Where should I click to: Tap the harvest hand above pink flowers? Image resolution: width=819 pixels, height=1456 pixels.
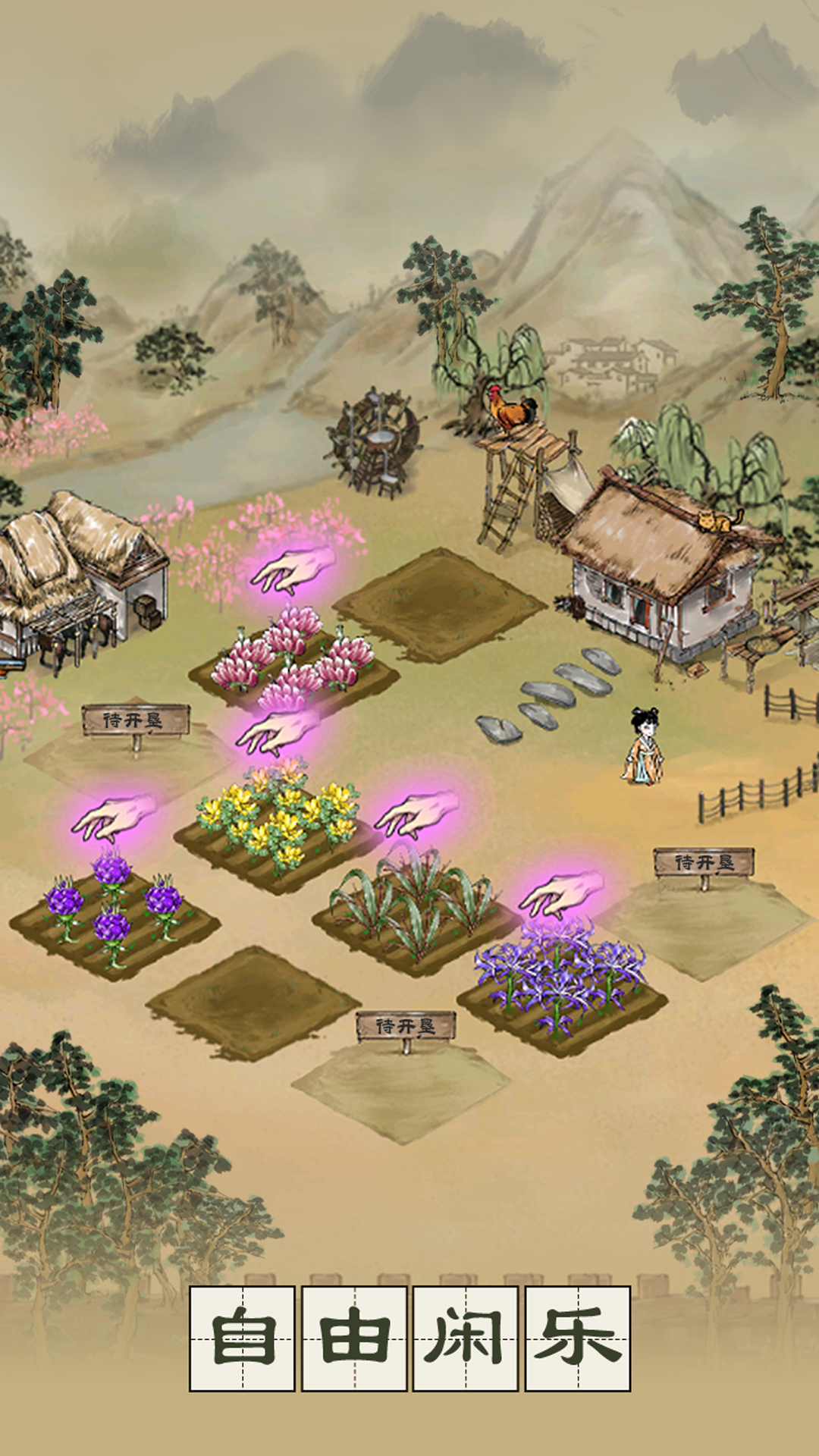point(292,570)
